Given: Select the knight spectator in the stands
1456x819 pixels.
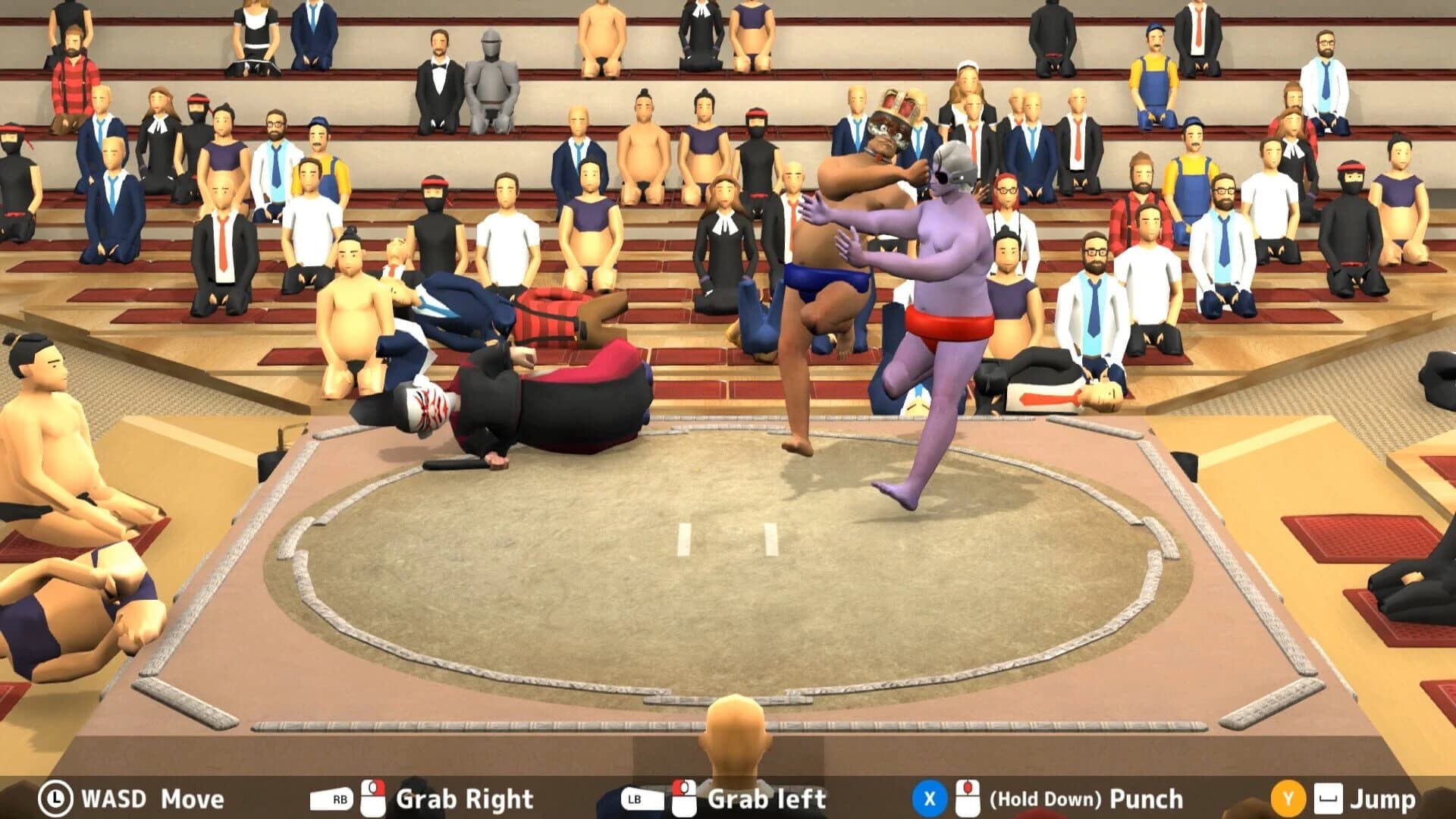Looking at the screenshot, I should [x=491, y=76].
